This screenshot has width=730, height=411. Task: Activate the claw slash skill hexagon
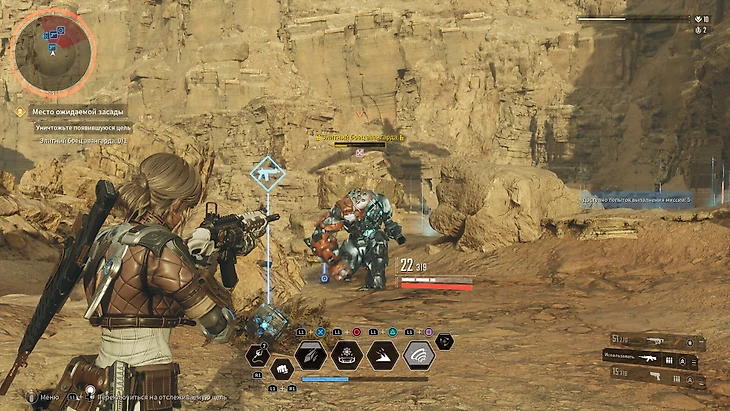click(310, 354)
